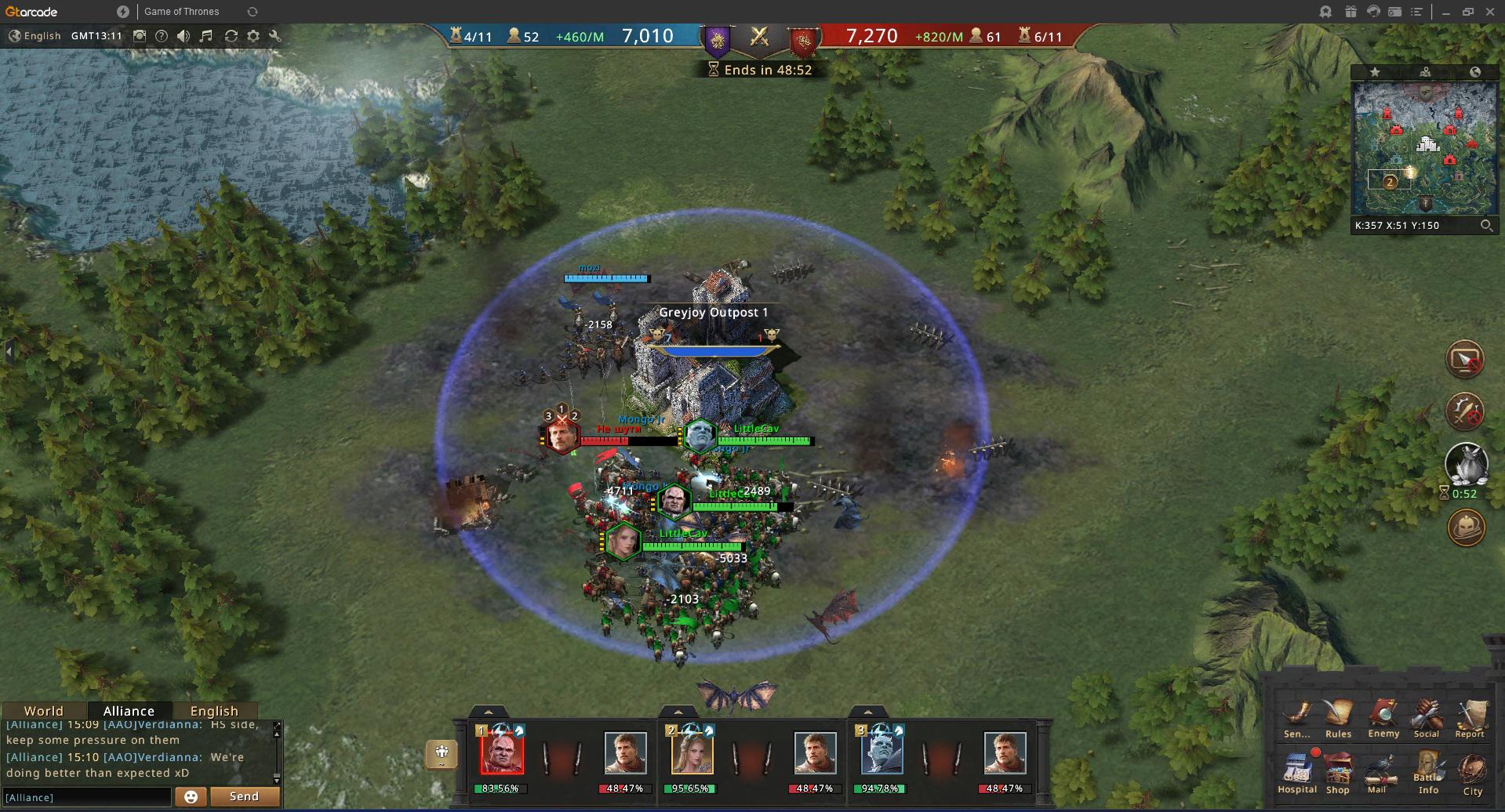Open the battle Report
Image resolution: width=1505 pixels, height=812 pixels.
click(1470, 716)
